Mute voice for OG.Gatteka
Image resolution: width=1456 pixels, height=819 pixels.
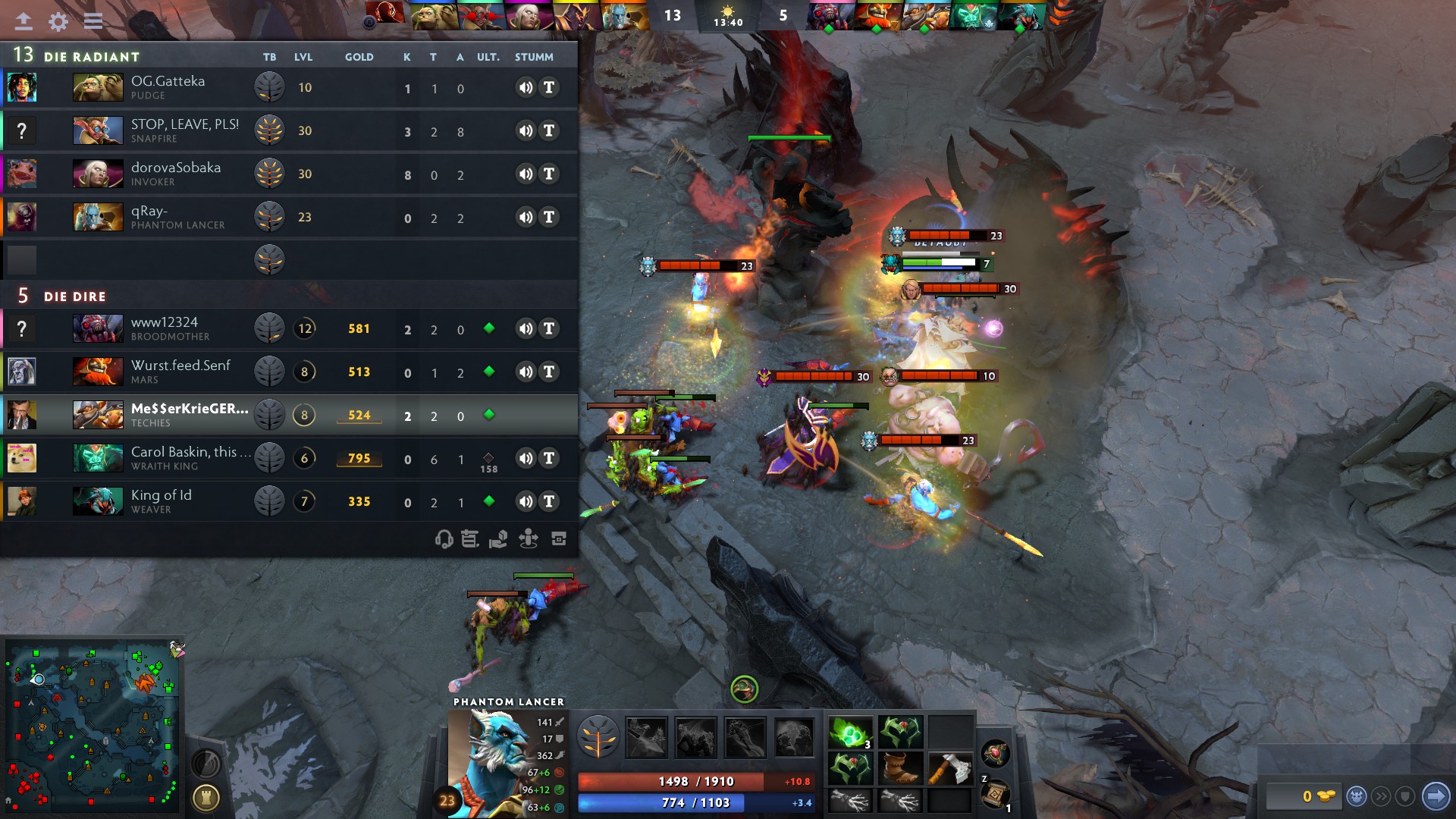[526, 87]
